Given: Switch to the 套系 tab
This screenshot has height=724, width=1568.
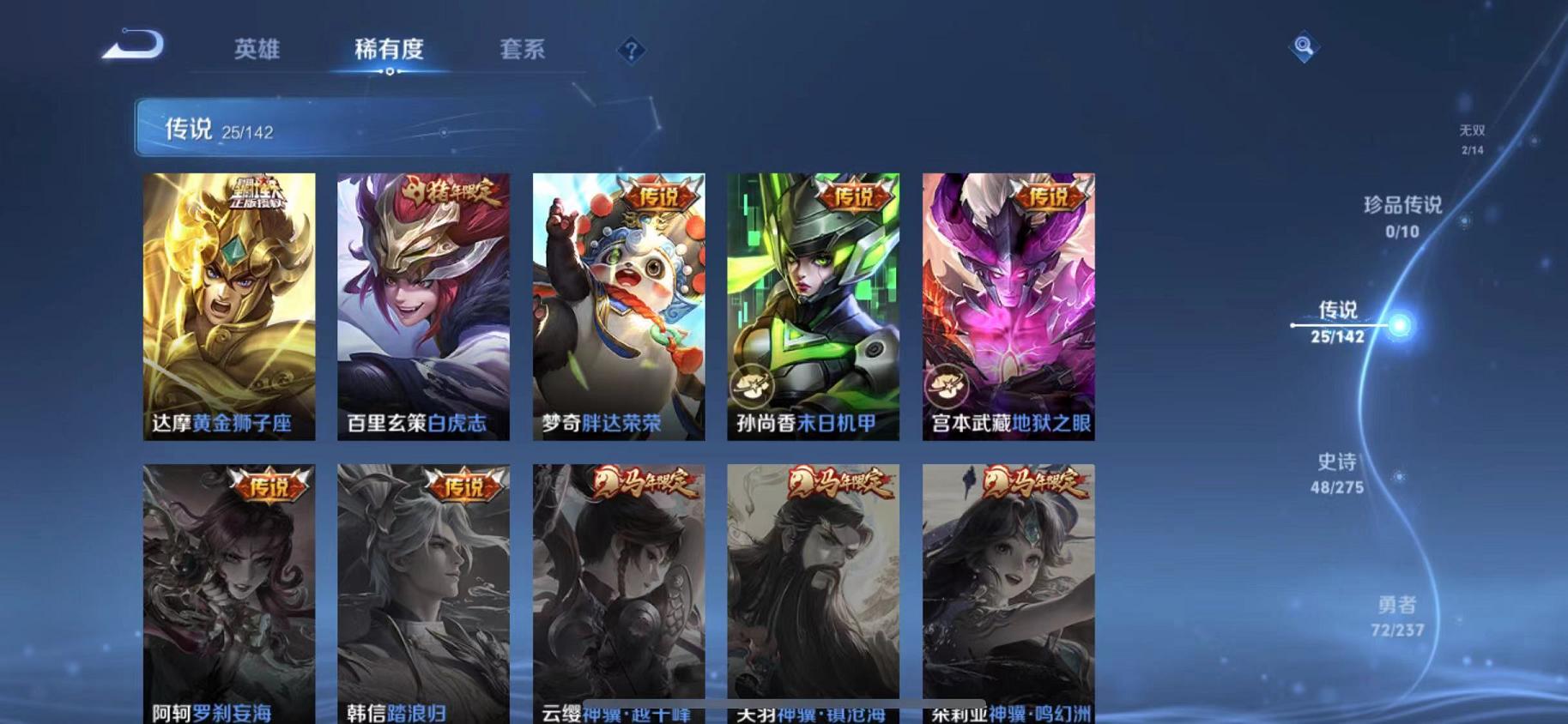Looking at the screenshot, I should [x=524, y=50].
